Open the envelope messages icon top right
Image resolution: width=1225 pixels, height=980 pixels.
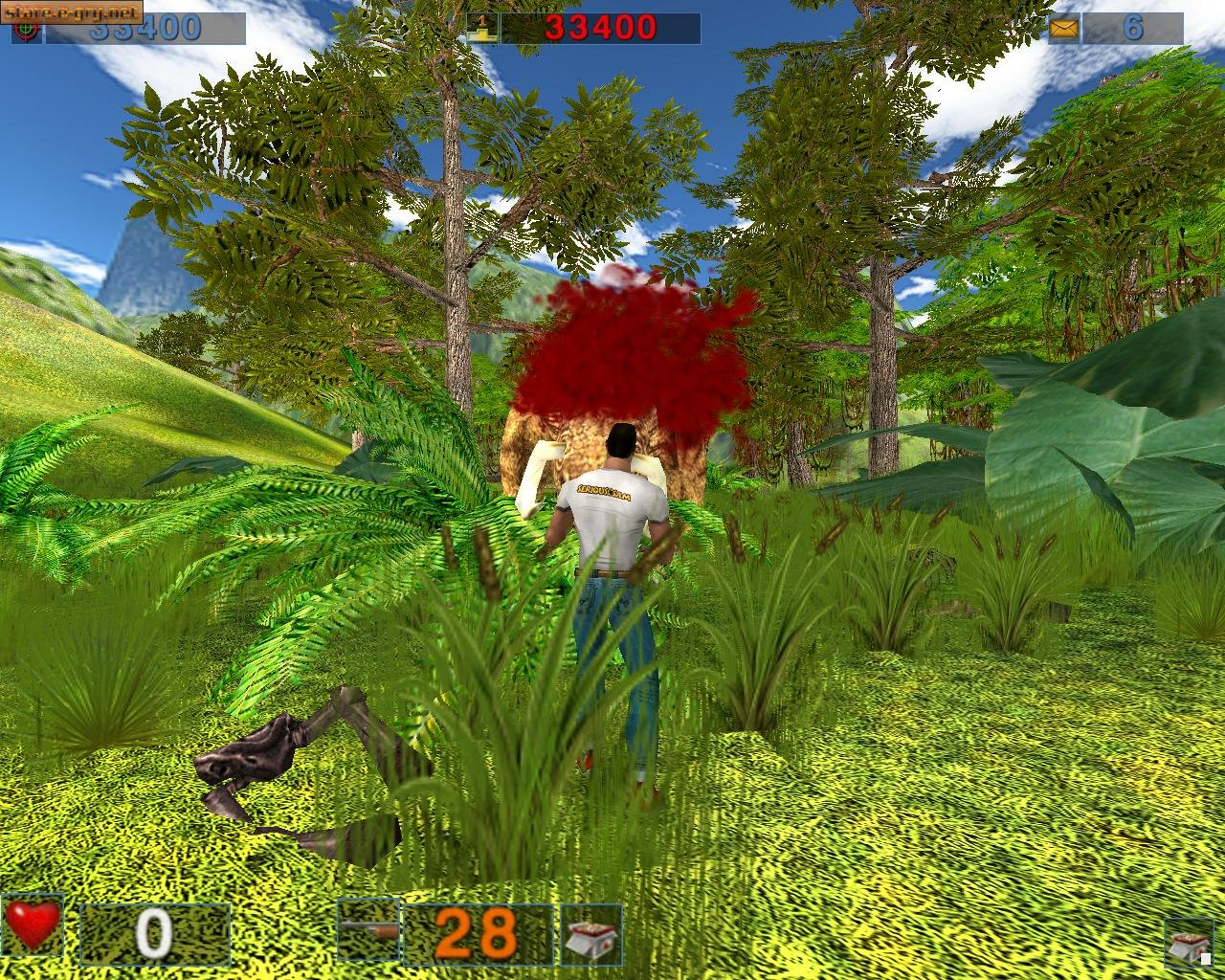(x=1065, y=30)
